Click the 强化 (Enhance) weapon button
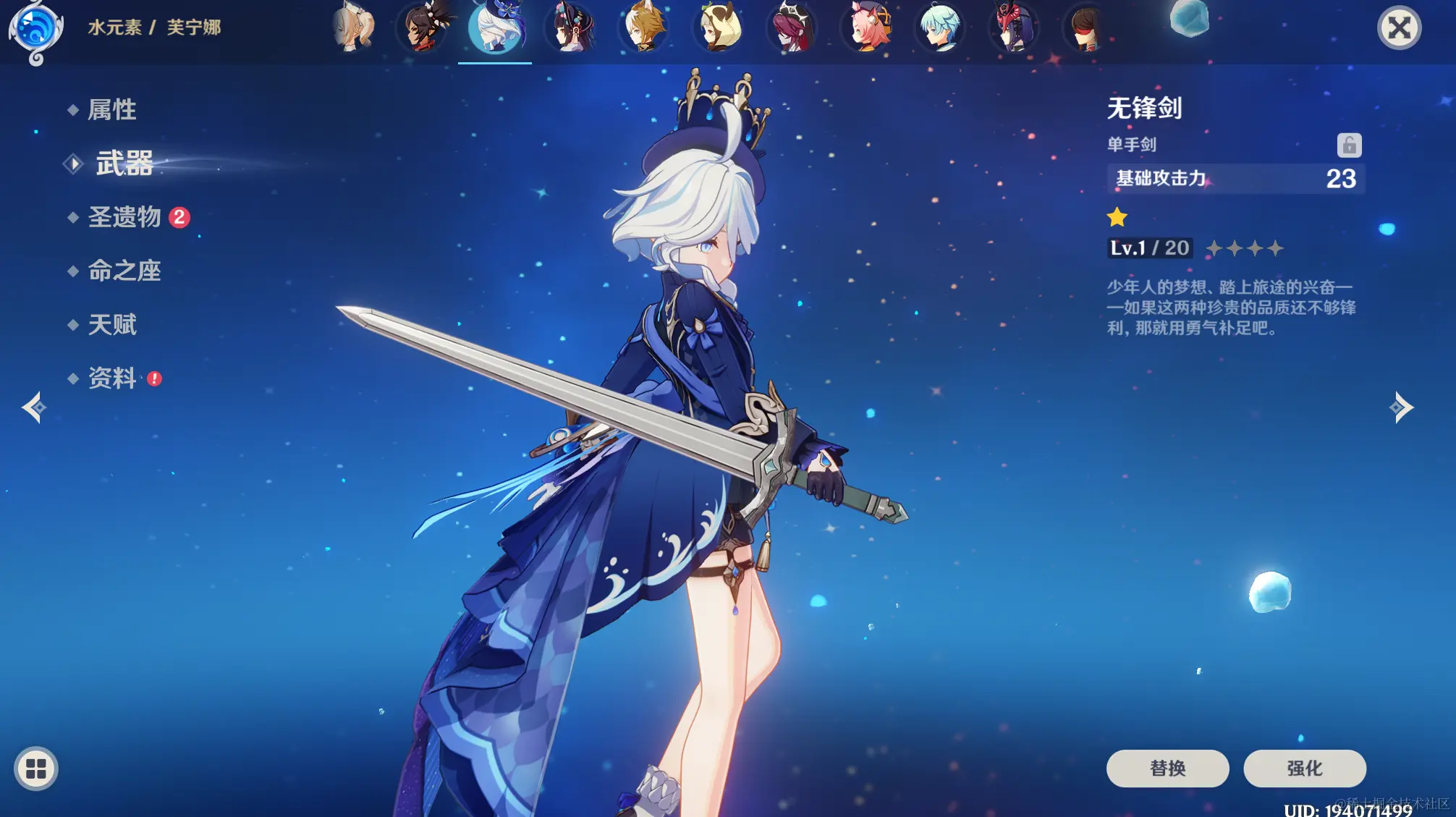The width and height of the screenshot is (1456, 817). (x=1304, y=768)
